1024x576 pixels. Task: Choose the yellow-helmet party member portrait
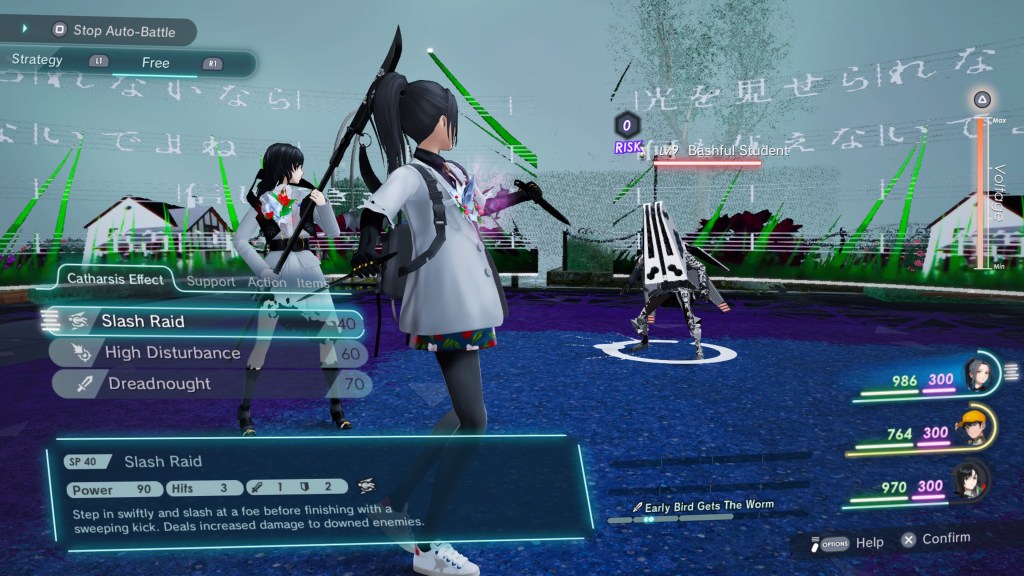pos(972,427)
